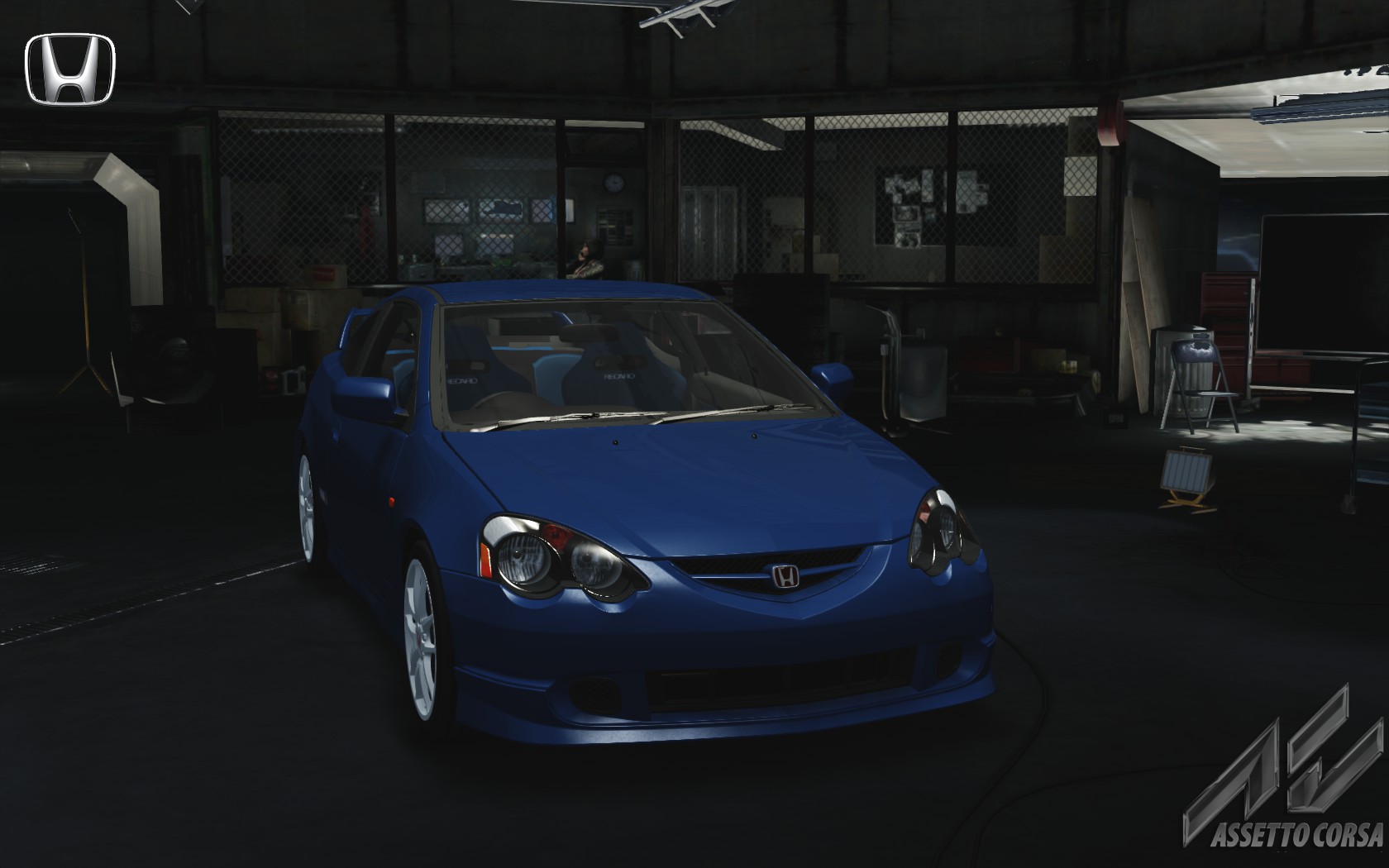Click the Honda brand badge
The width and height of the screenshot is (1389, 868).
(70, 69)
